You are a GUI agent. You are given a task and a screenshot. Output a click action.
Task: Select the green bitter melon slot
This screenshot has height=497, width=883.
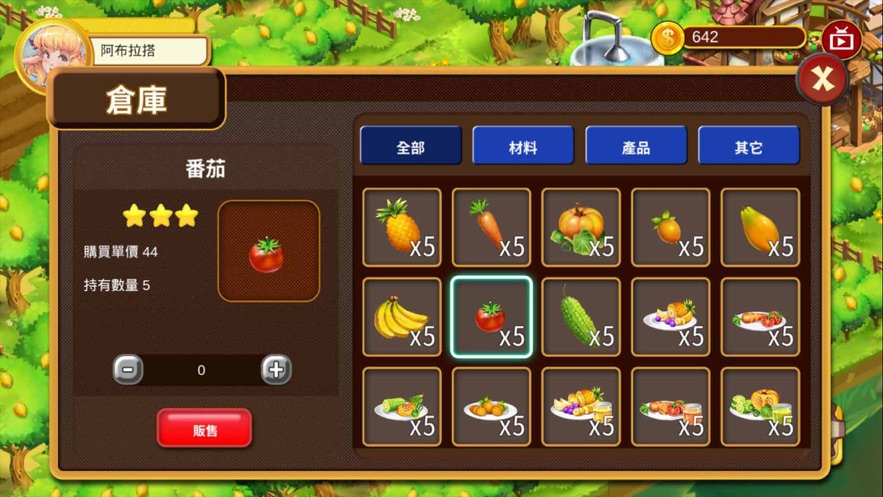(x=581, y=317)
